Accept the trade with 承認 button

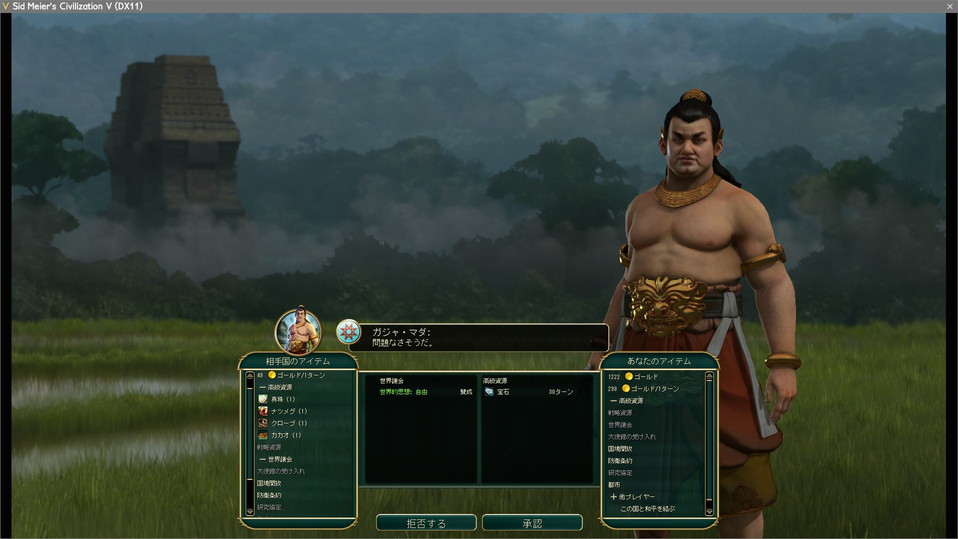(532, 523)
